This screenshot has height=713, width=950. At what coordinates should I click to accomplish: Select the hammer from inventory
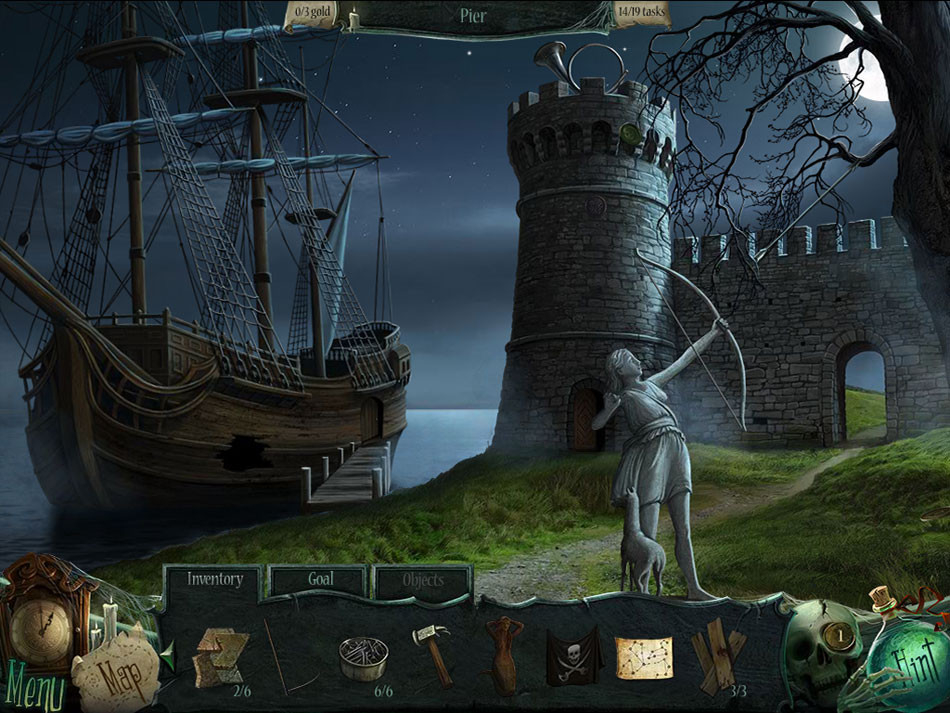click(x=432, y=654)
